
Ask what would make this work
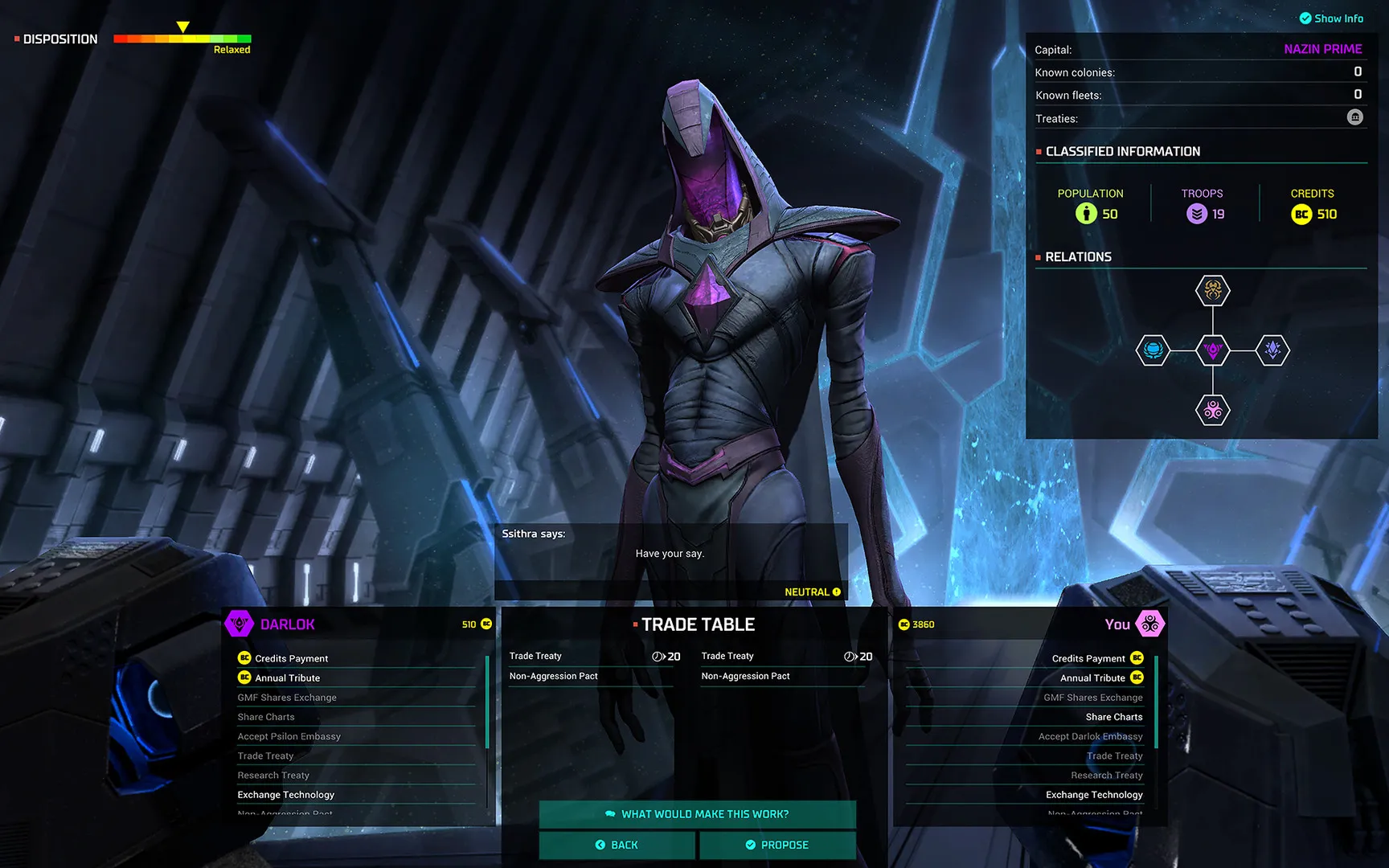[x=697, y=814]
